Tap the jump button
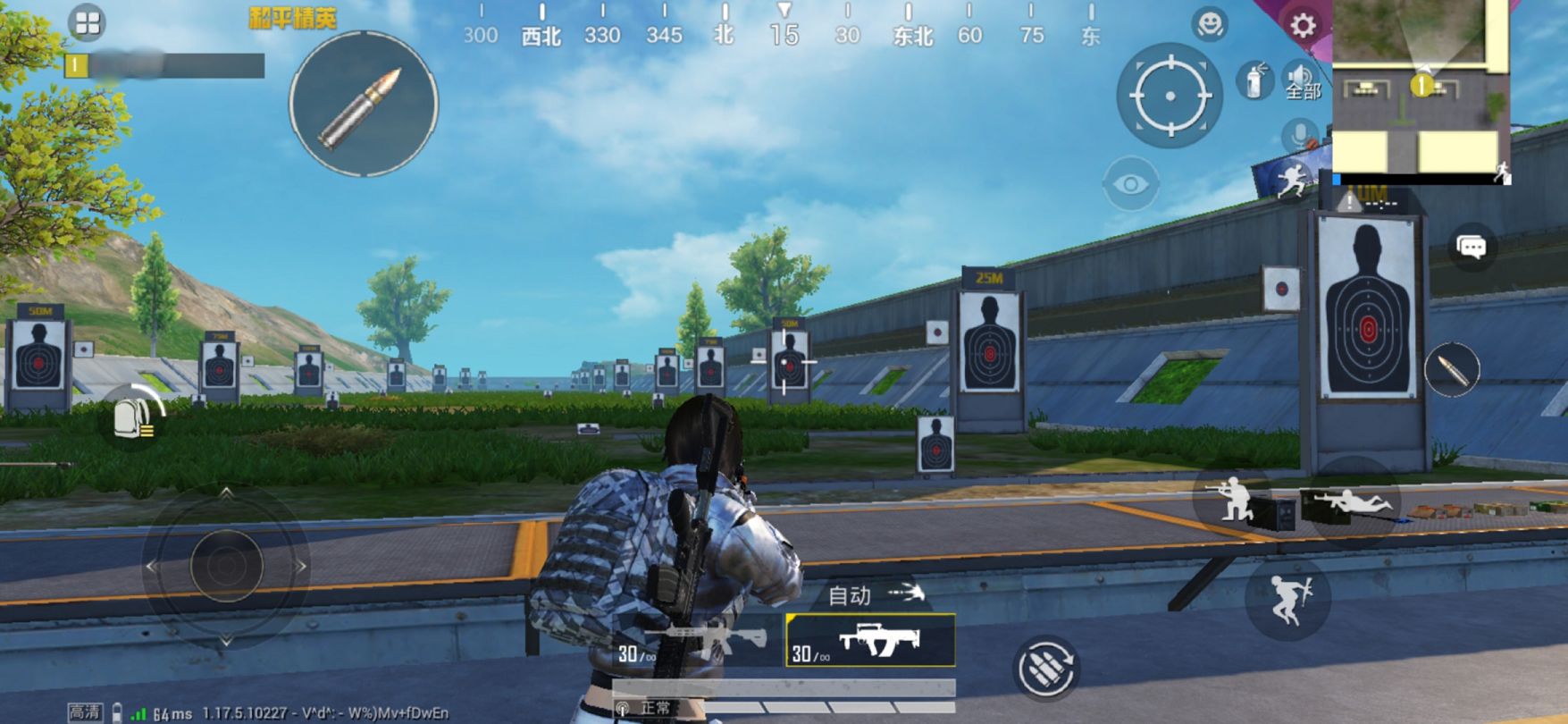 point(1287,596)
